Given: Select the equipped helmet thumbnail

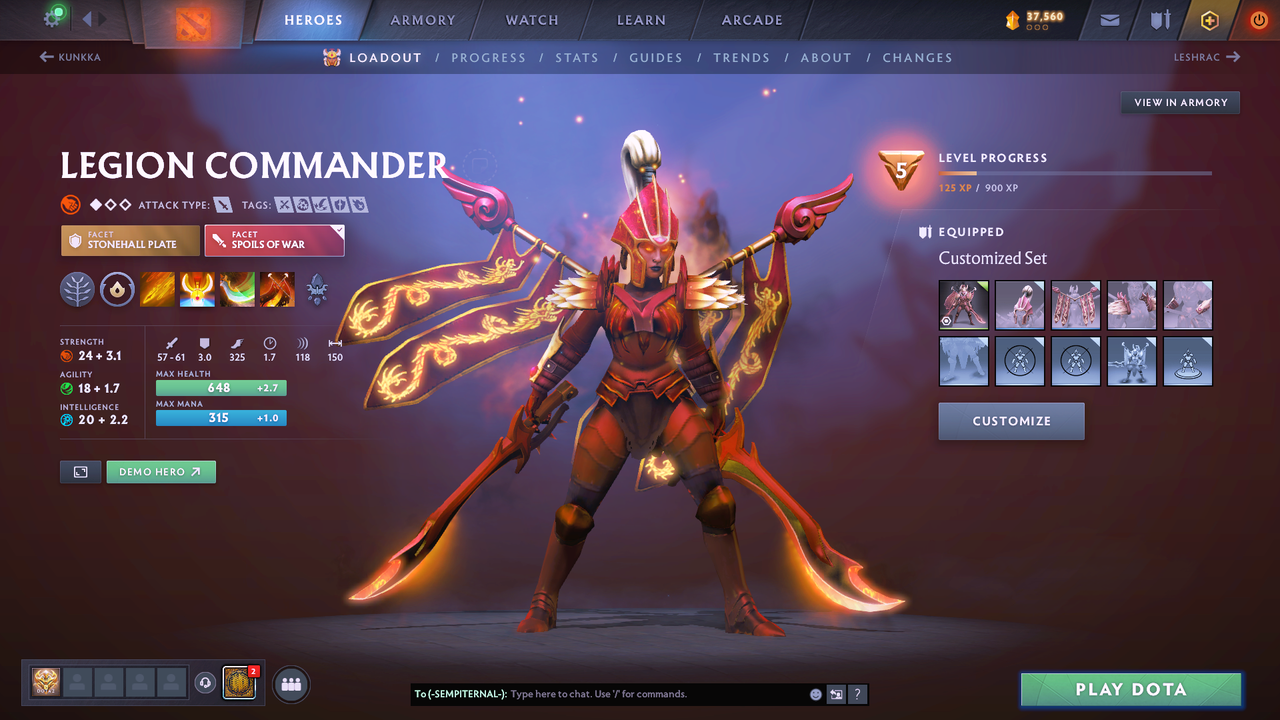Looking at the screenshot, I should point(1019,305).
